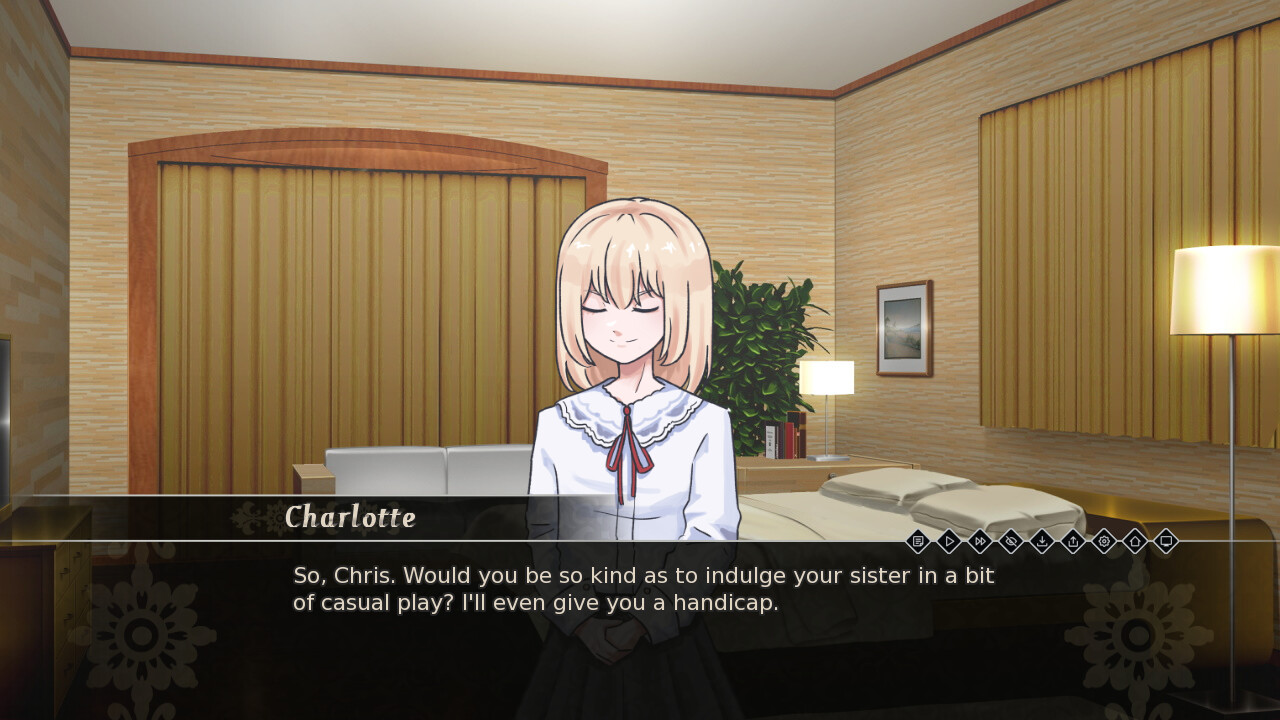Open the message backlog
Viewport: 1280px width, 720px height.
pyautogui.click(x=918, y=541)
